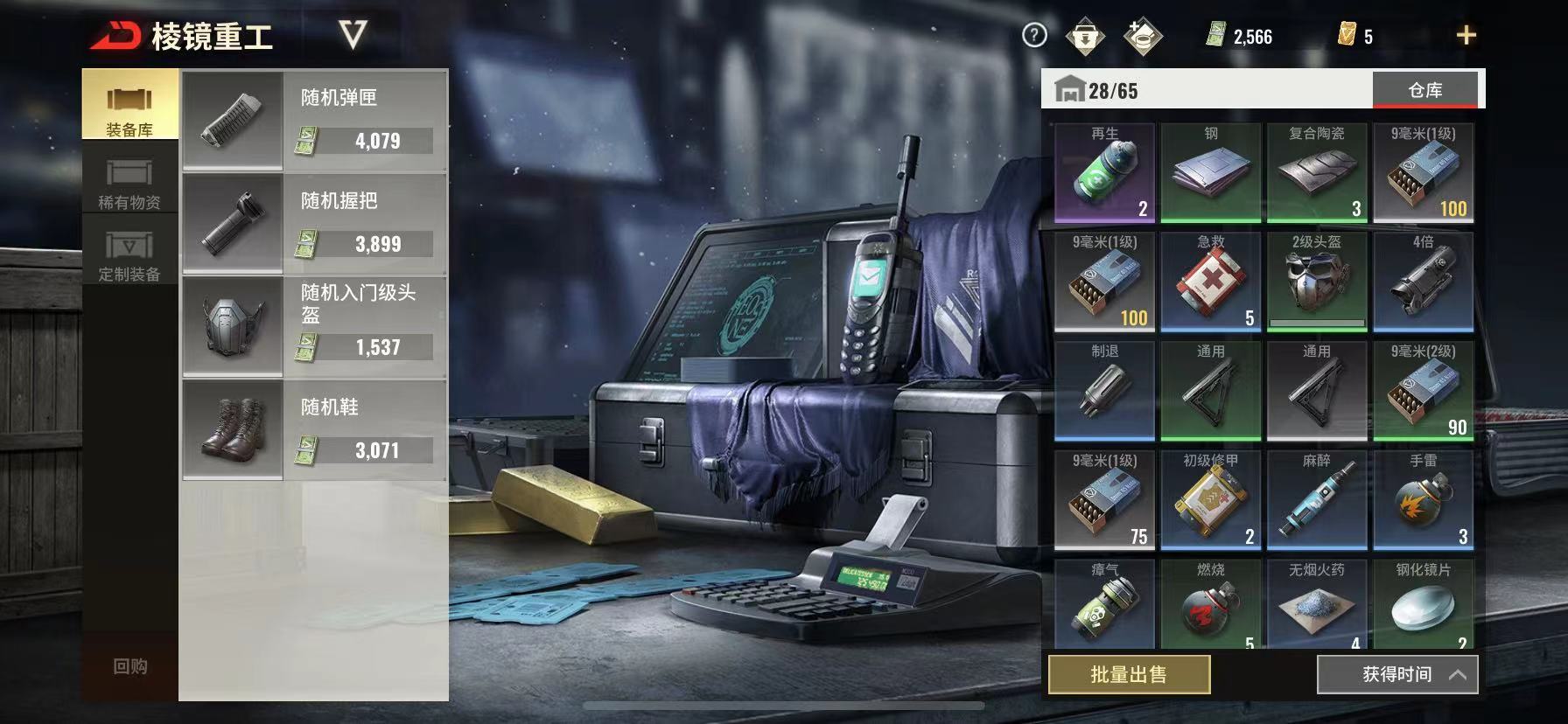Choose the 急救 first aid kit slot
Viewport: 1568px width, 724px height.
1211,282
